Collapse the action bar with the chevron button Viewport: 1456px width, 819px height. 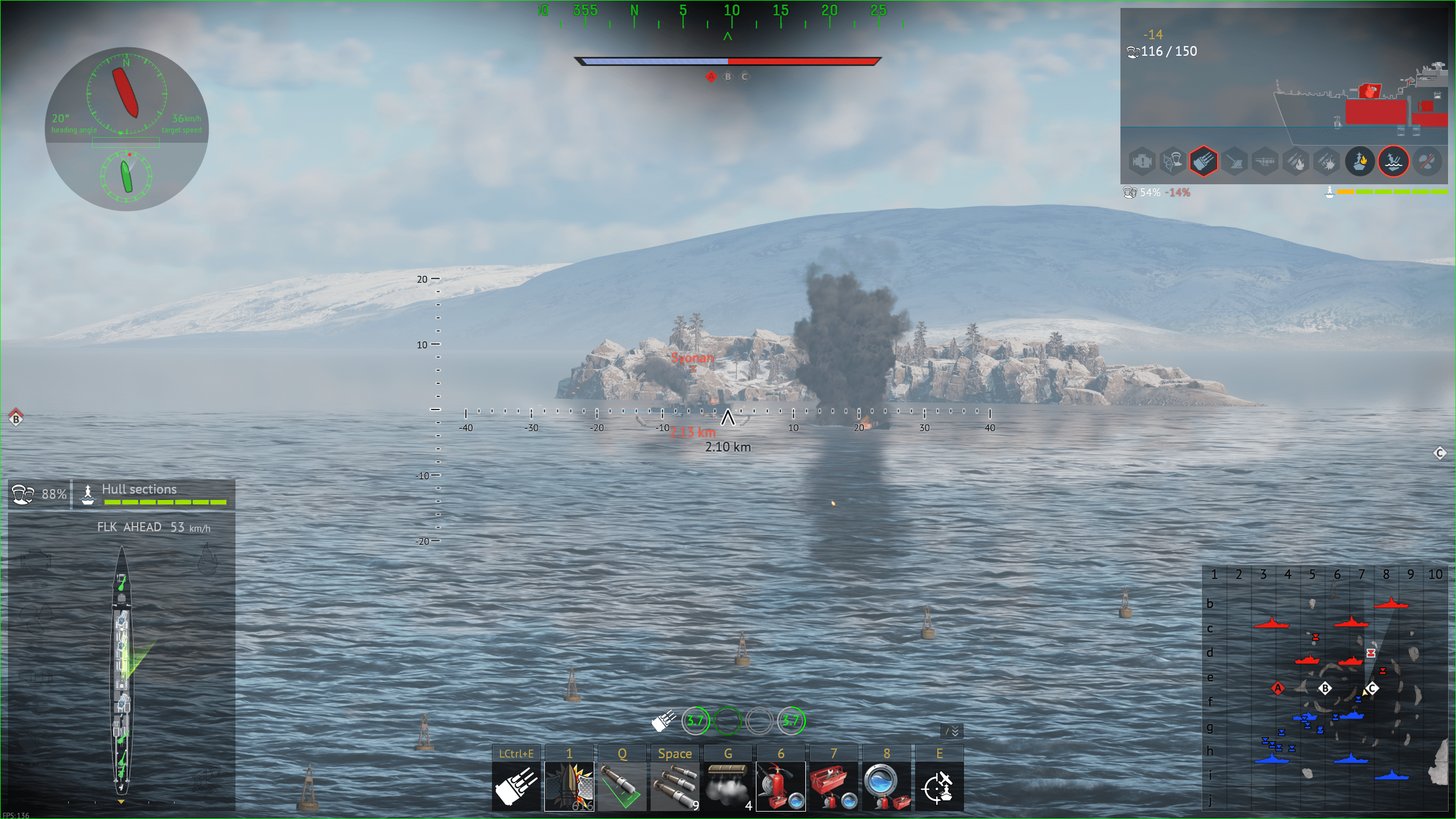952,731
